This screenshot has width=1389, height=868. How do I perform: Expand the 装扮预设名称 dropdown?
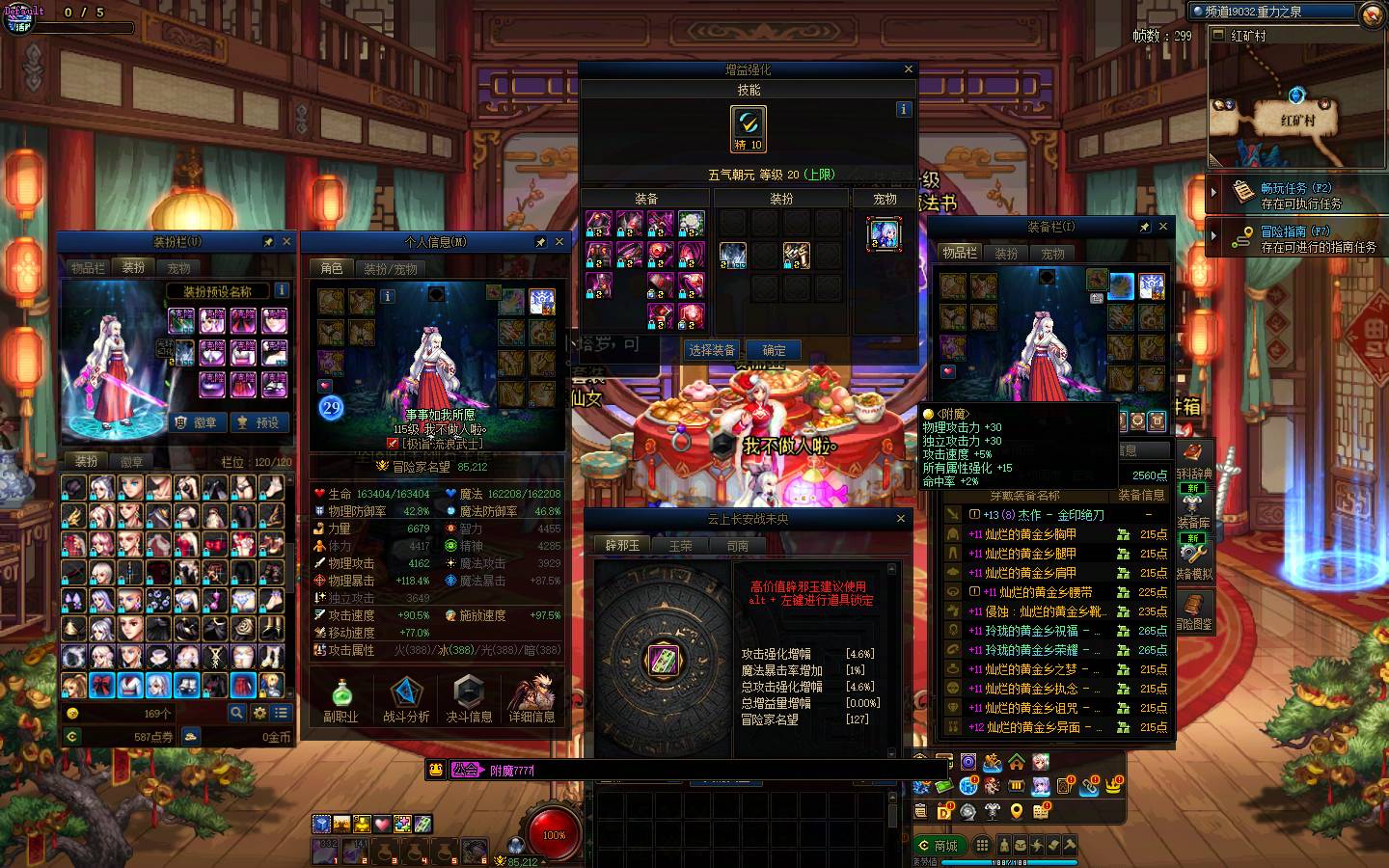[220, 289]
